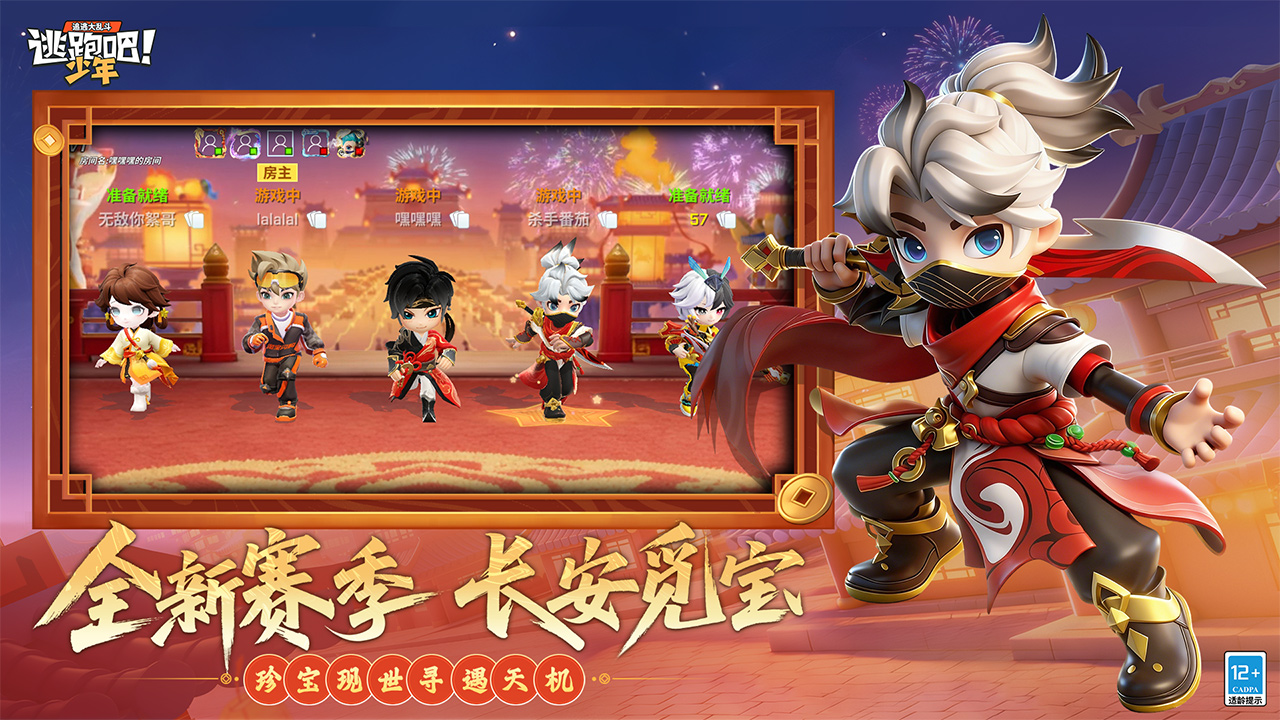1280x720 pixels.
Task: Toggle 准备就绪 ready status for player 57
Action: coord(700,194)
